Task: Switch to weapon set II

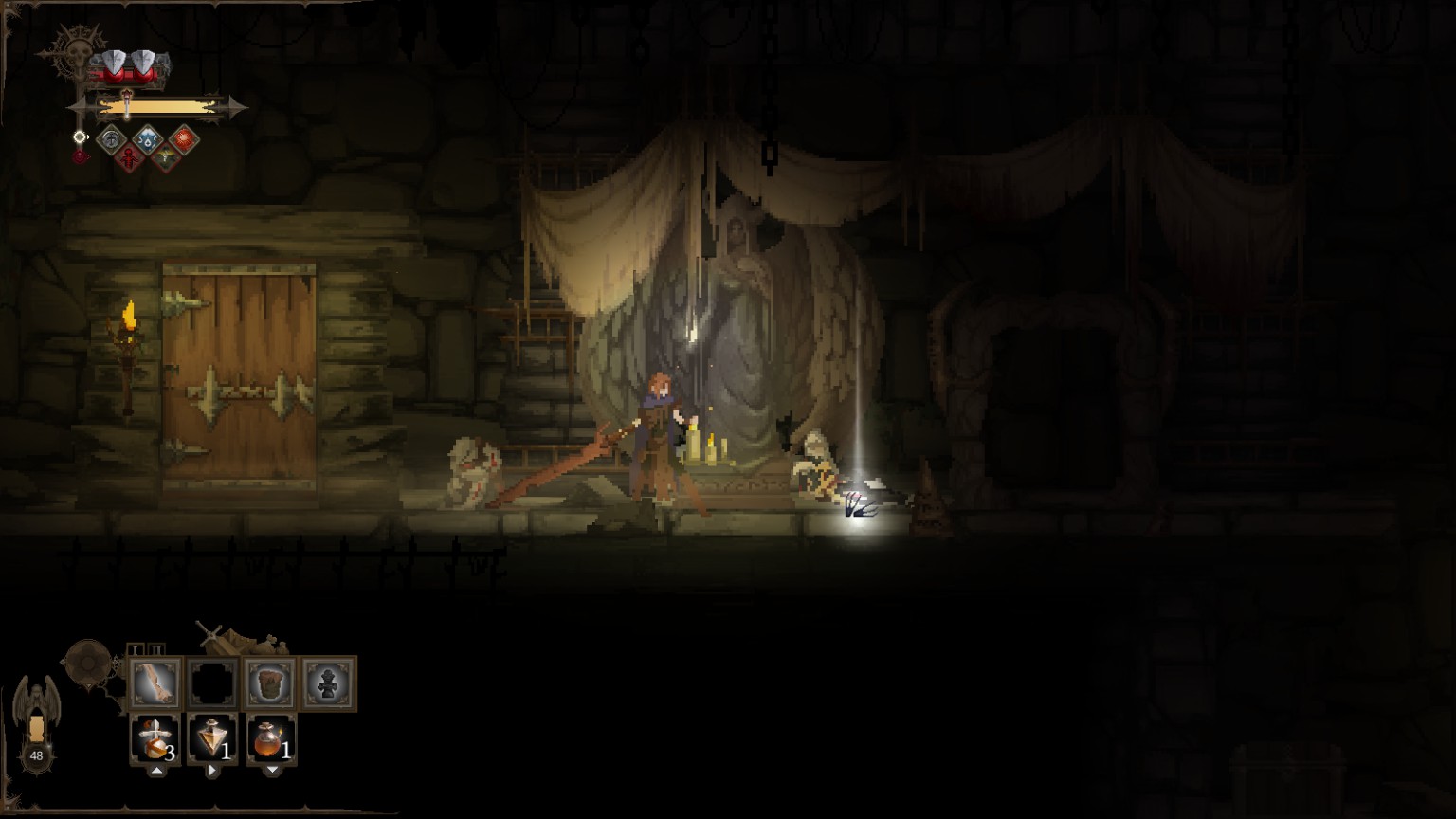Action: click(x=156, y=650)
